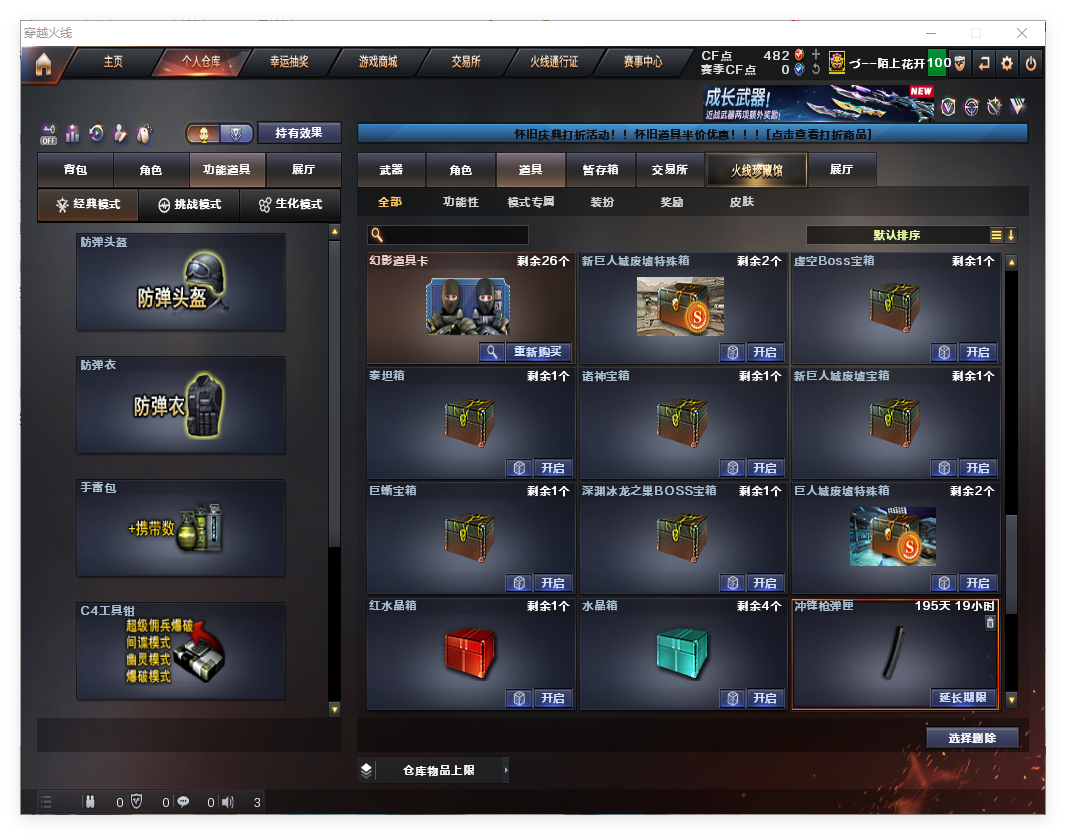The image size is (1066, 835).
Task: Switch to the 暂存箱 tab
Action: [x=601, y=170]
